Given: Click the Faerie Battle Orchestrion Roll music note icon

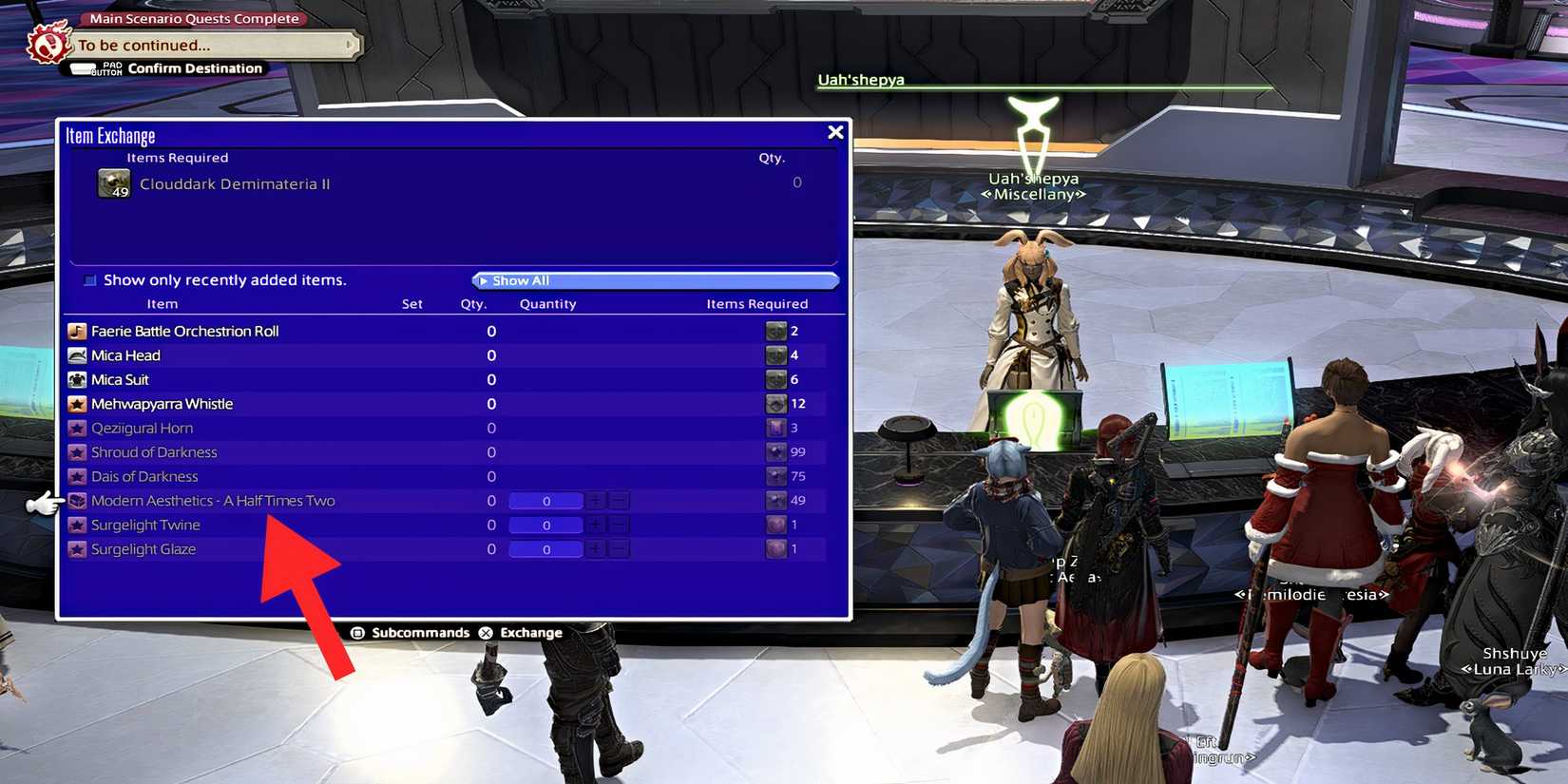Looking at the screenshot, I should click(x=77, y=331).
